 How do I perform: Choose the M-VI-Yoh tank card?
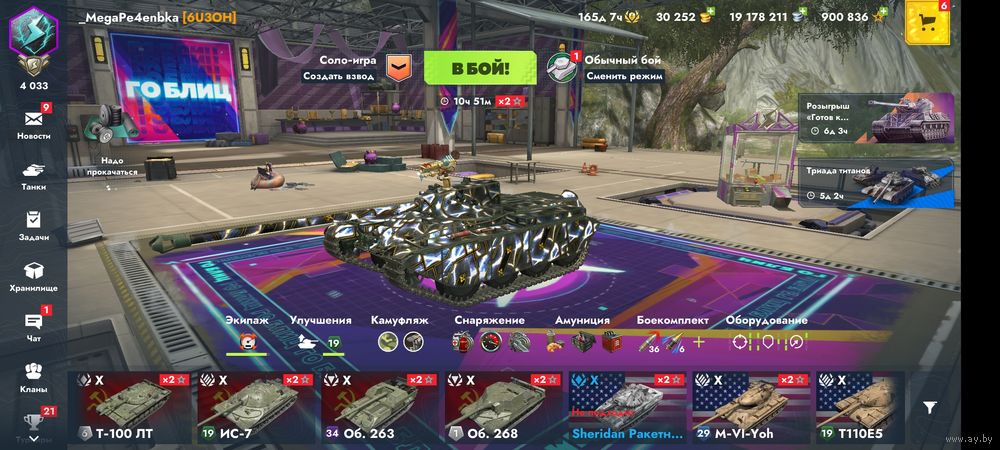(750, 408)
